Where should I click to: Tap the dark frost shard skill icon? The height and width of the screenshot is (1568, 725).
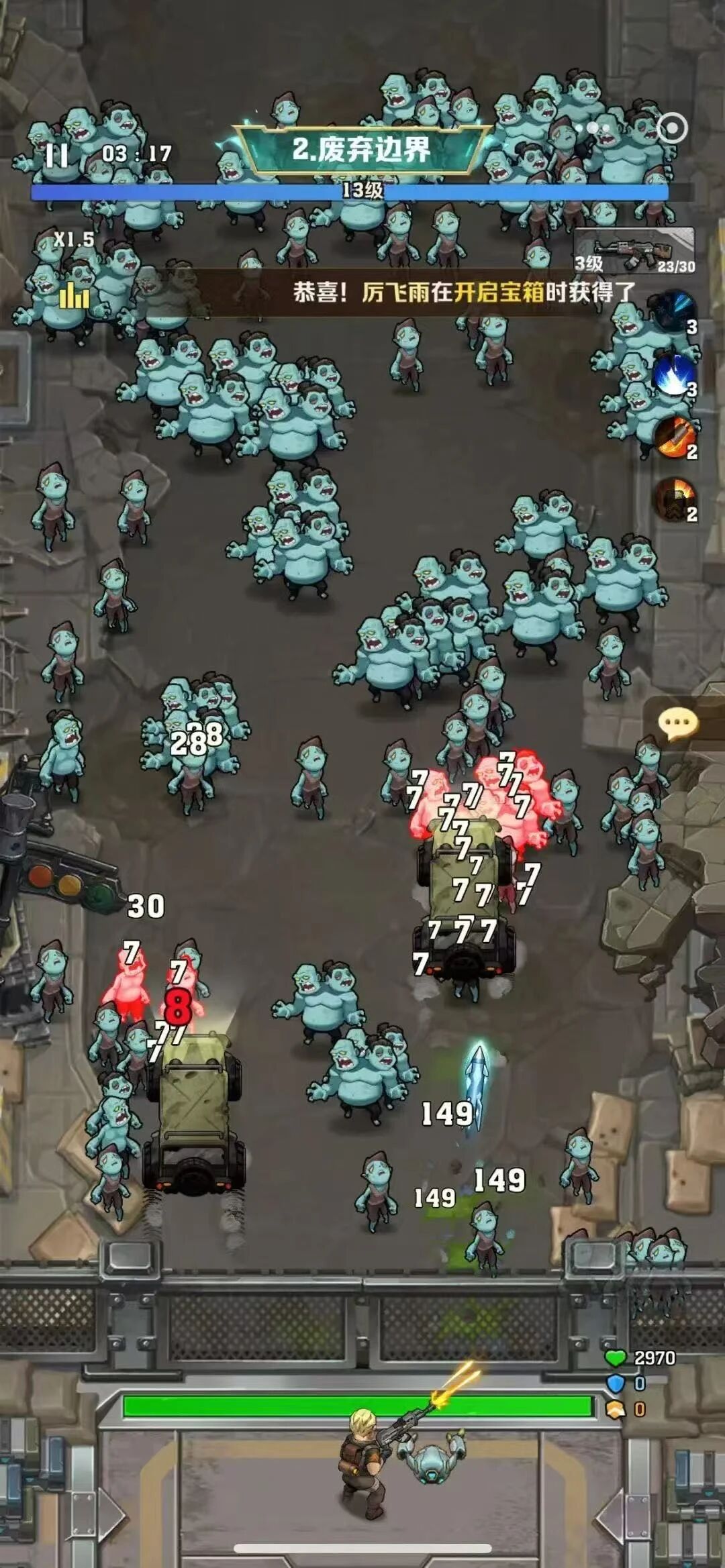pyautogui.click(x=675, y=311)
